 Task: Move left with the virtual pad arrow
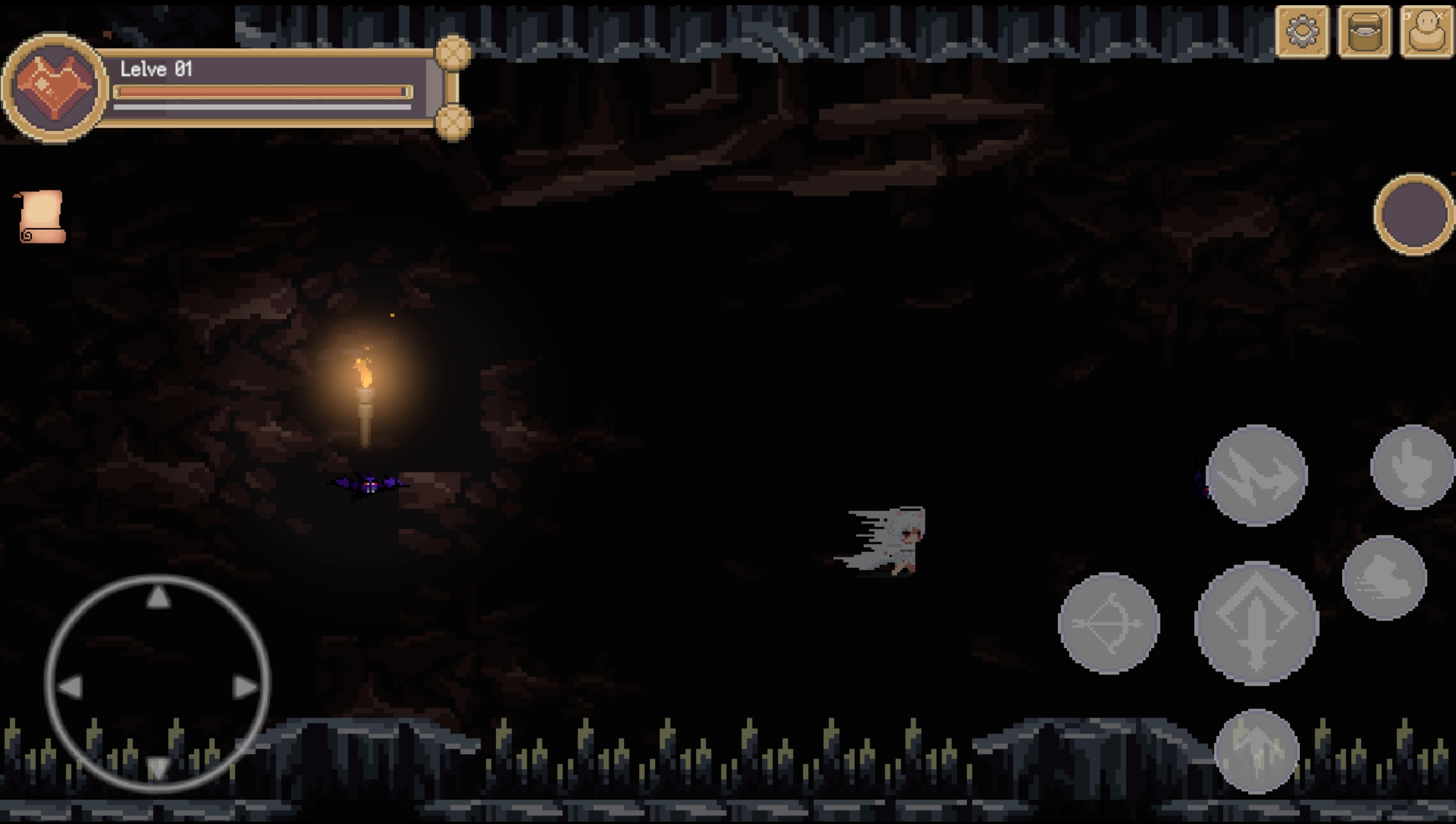click(71, 688)
